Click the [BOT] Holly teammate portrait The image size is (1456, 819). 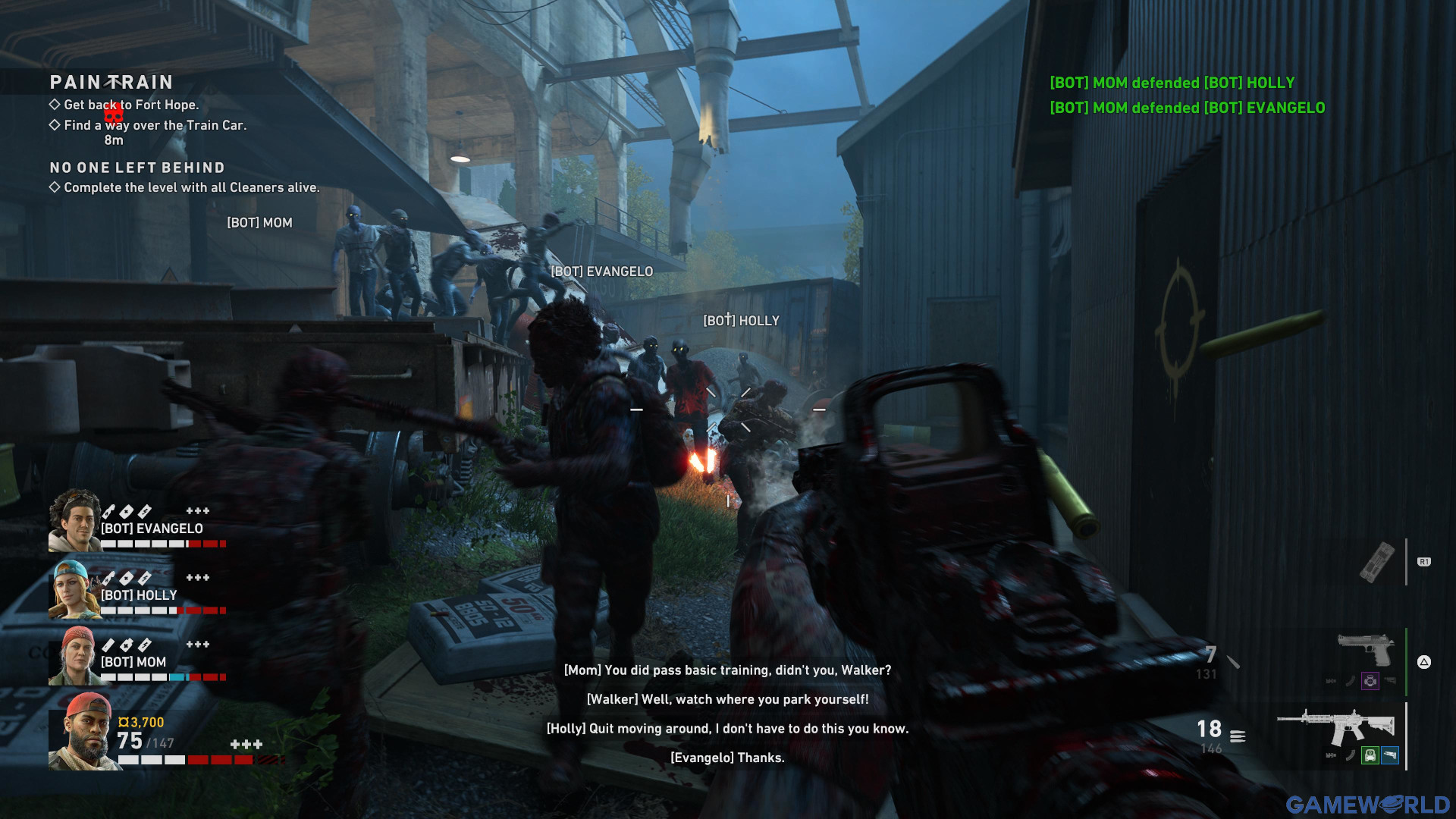[x=75, y=589]
